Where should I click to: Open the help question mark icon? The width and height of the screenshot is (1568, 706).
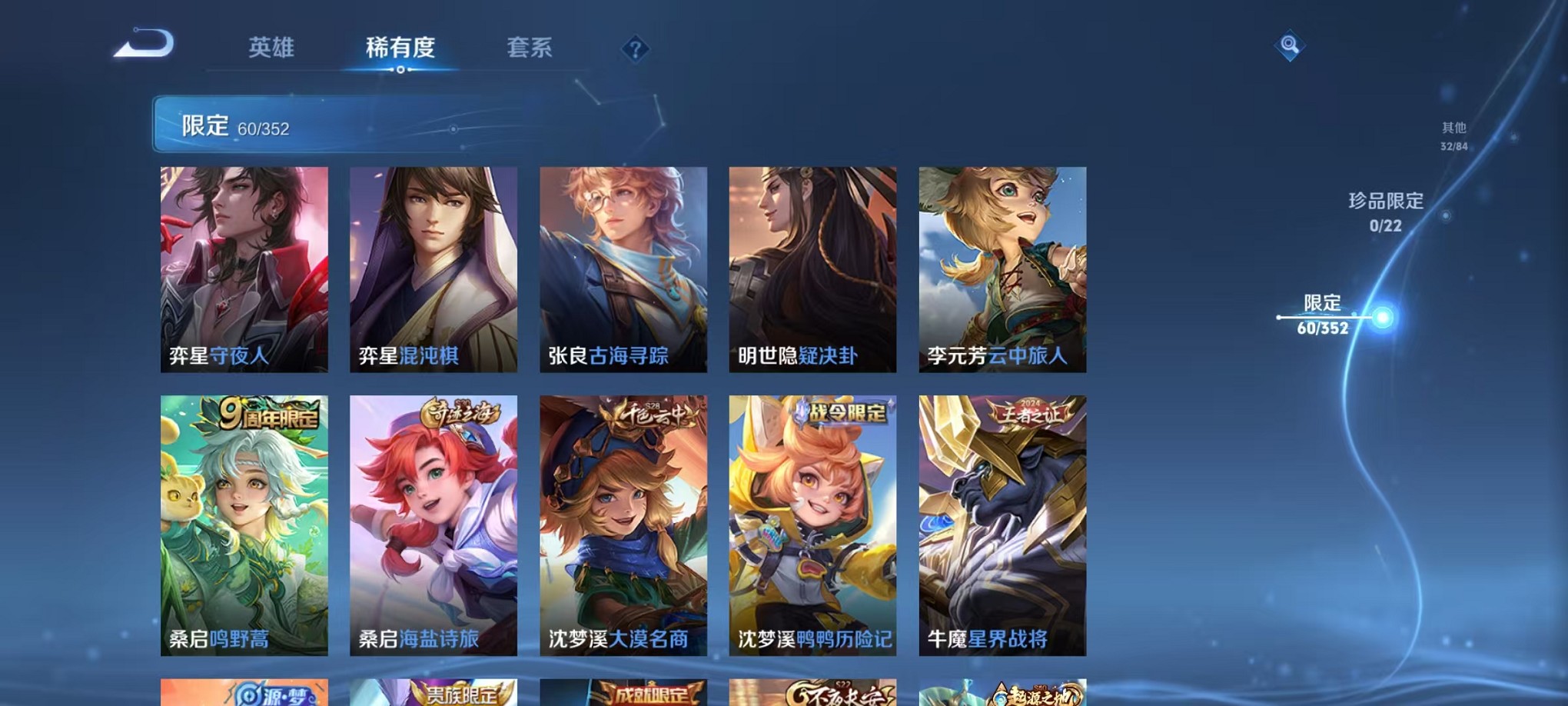(635, 50)
